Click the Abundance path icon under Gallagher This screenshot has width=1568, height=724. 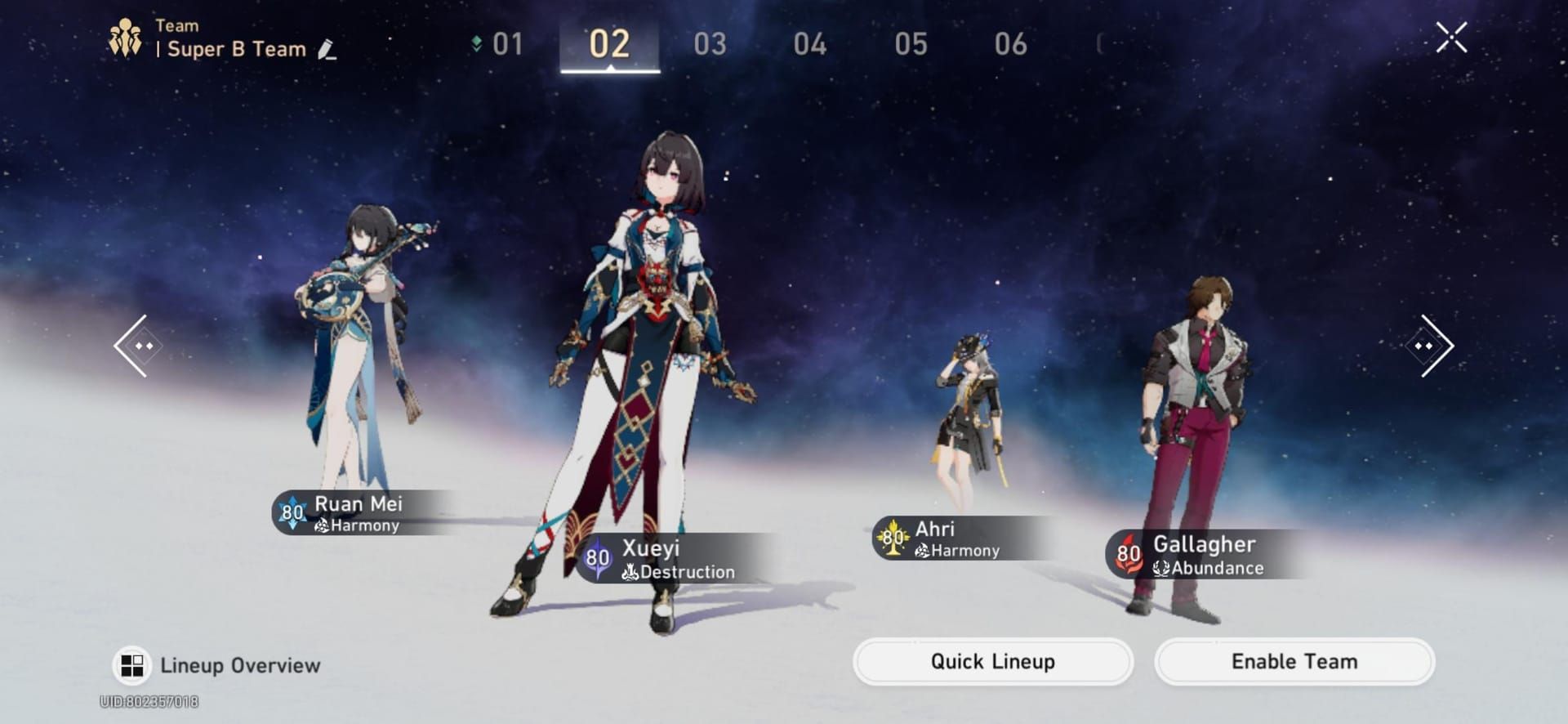click(x=1162, y=569)
